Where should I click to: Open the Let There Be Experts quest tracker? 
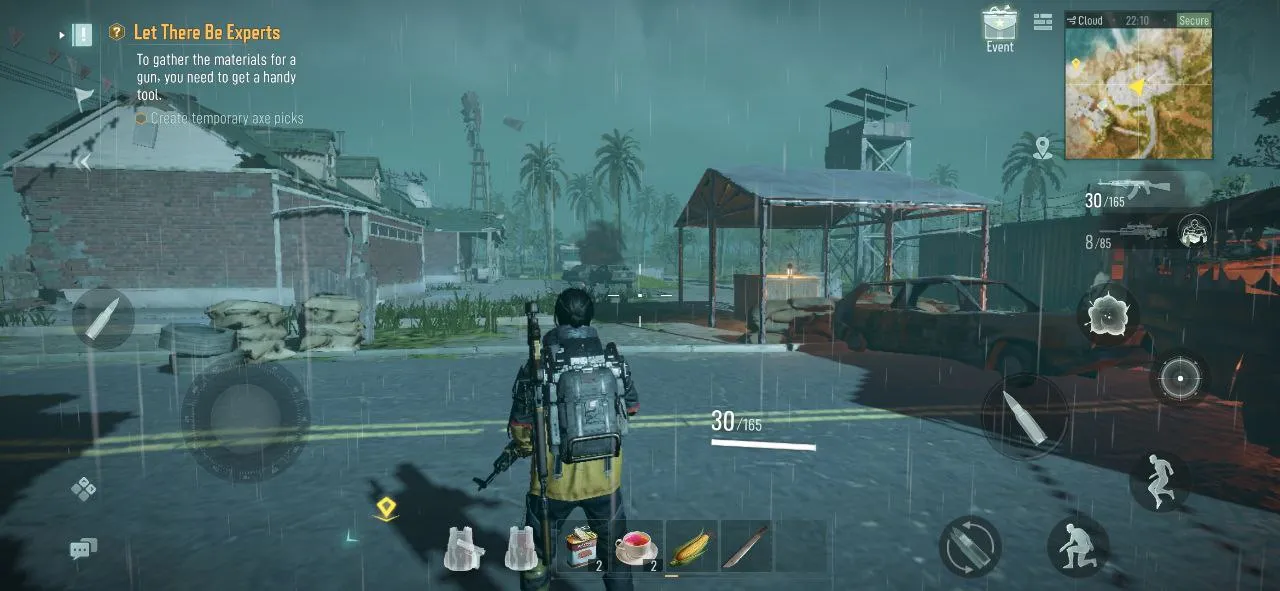point(206,33)
